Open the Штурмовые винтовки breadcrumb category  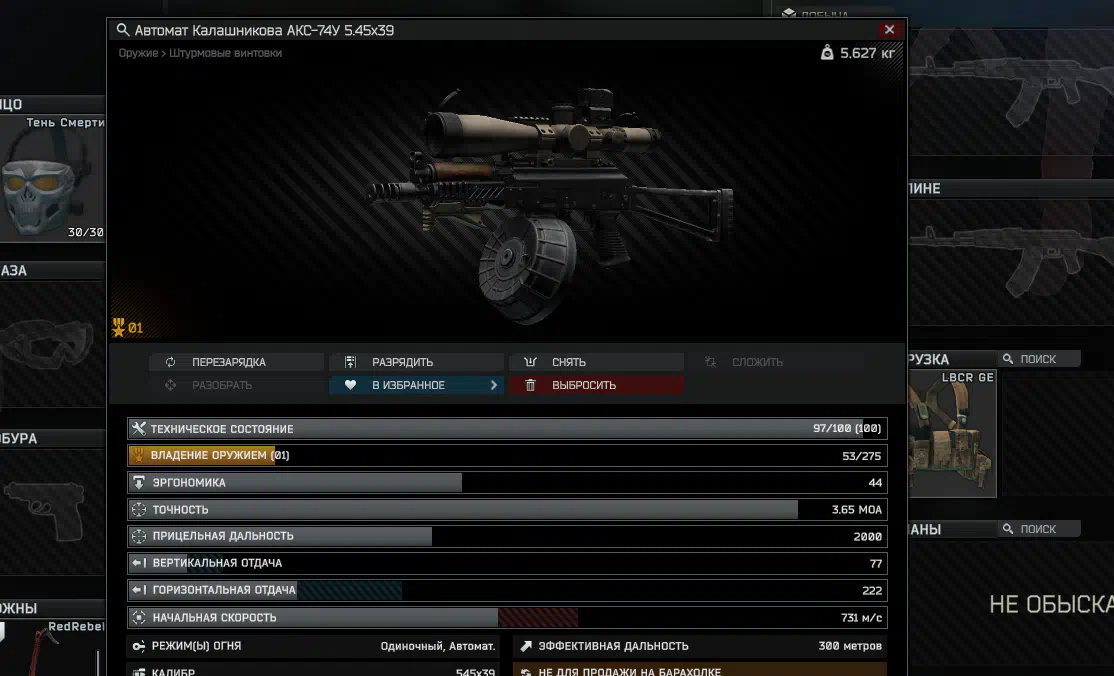coord(225,53)
